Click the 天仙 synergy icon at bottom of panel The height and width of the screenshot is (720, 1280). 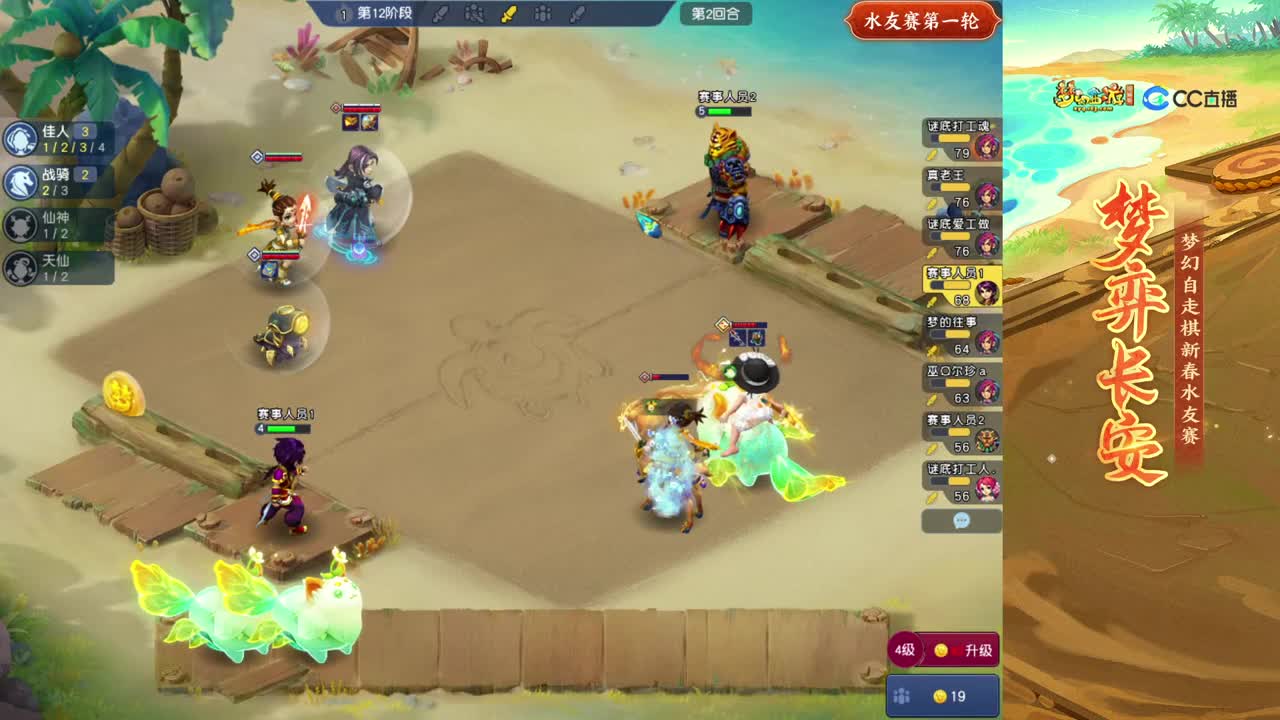tap(20, 267)
